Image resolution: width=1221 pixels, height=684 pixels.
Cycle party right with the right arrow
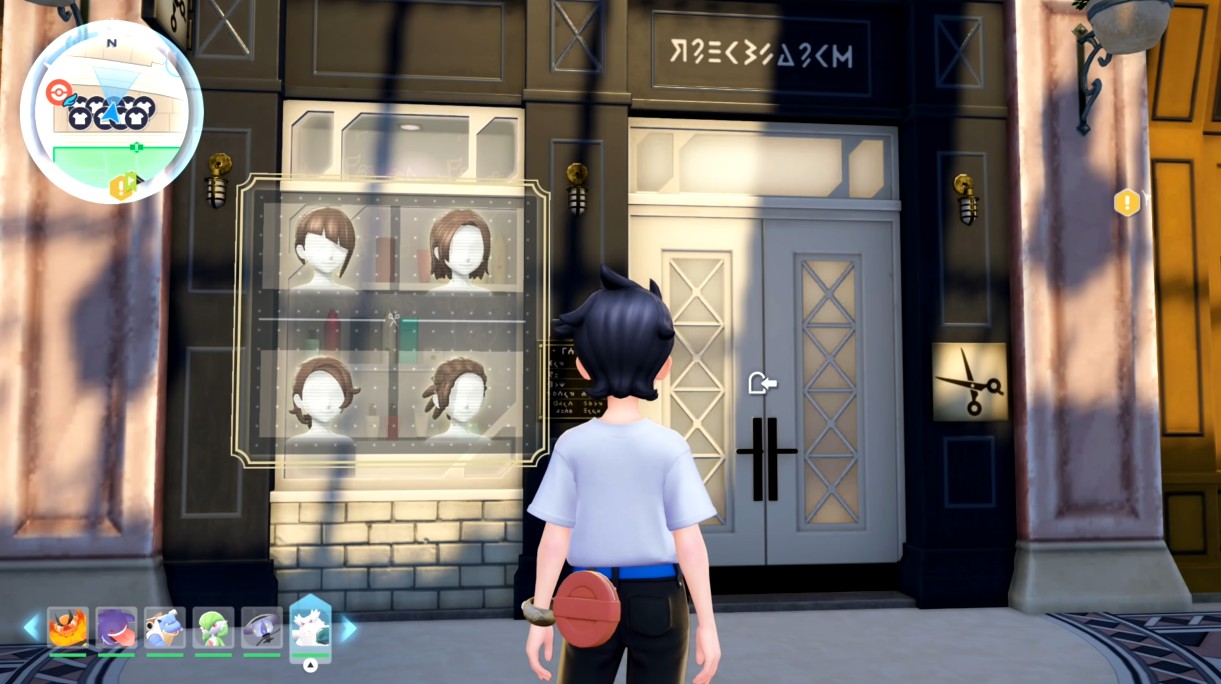tap(349, 628)
